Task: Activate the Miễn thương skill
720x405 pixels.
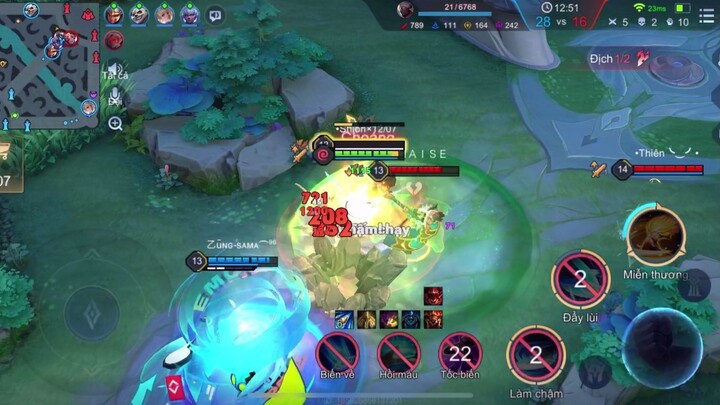Action: 655,236
